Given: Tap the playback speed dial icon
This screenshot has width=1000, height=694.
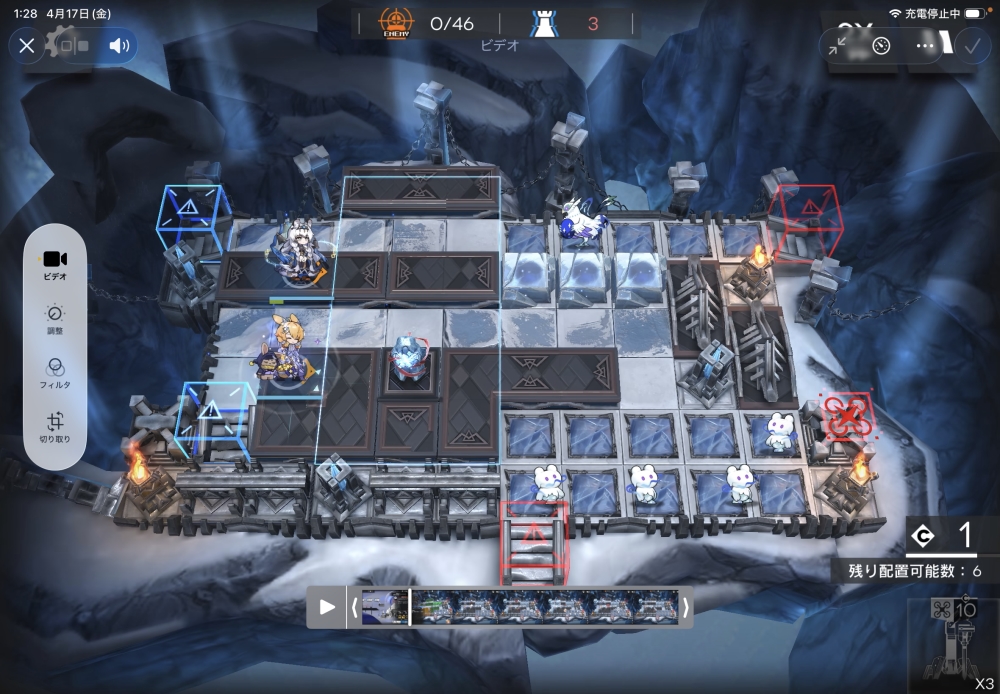Looking at the screenshot, I should pyautogui.click(x=881, y=46).
